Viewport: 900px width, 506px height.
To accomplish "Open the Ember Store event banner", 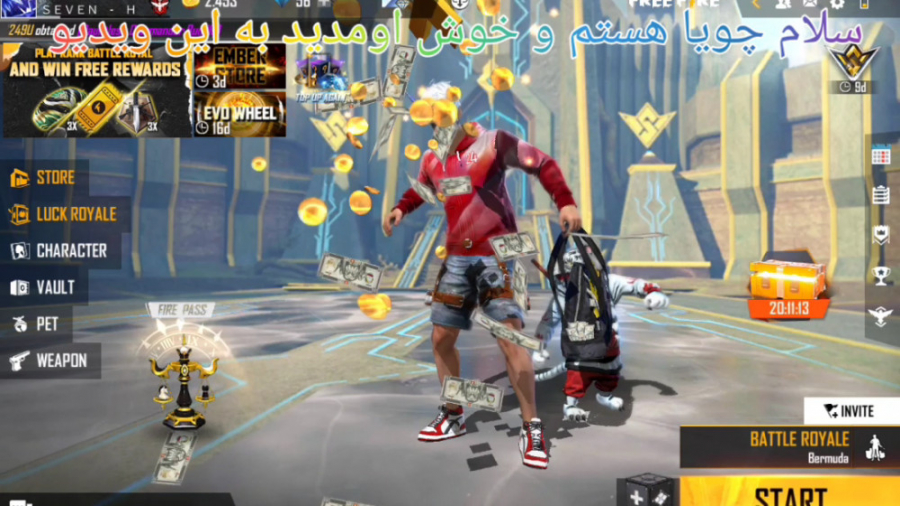I will click(239, 68).
